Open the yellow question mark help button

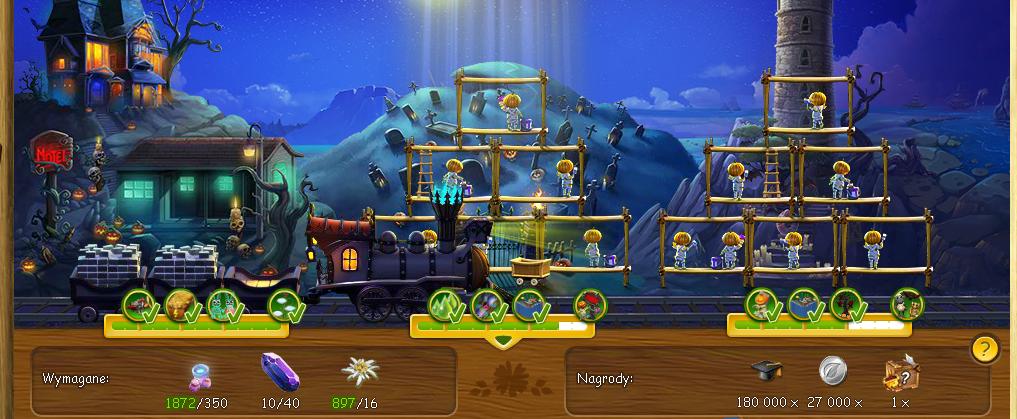click(x=985, y=349)
